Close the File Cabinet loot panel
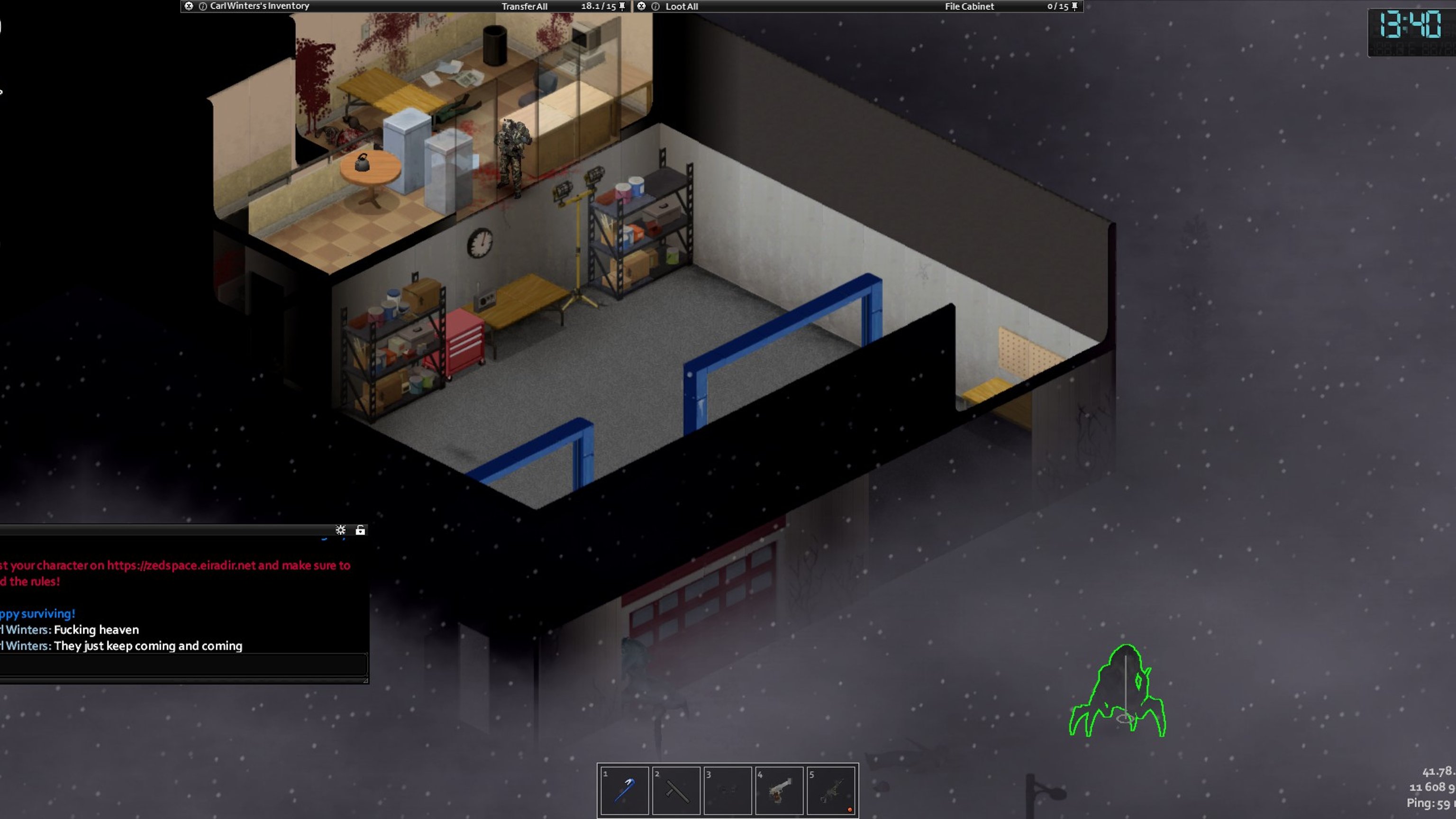 (x=641, y=6)
